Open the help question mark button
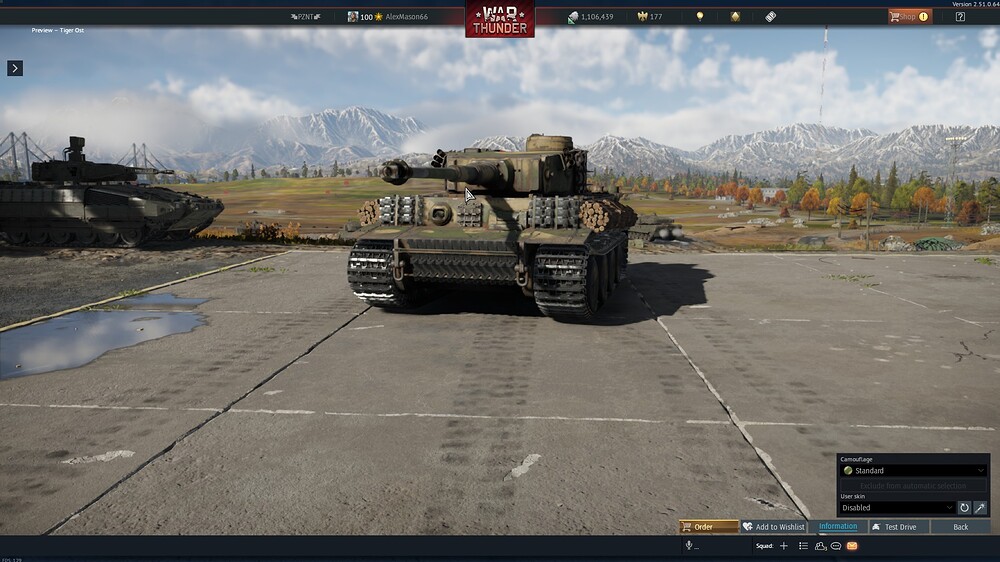 pyautogui.click(x=960, y=17)
